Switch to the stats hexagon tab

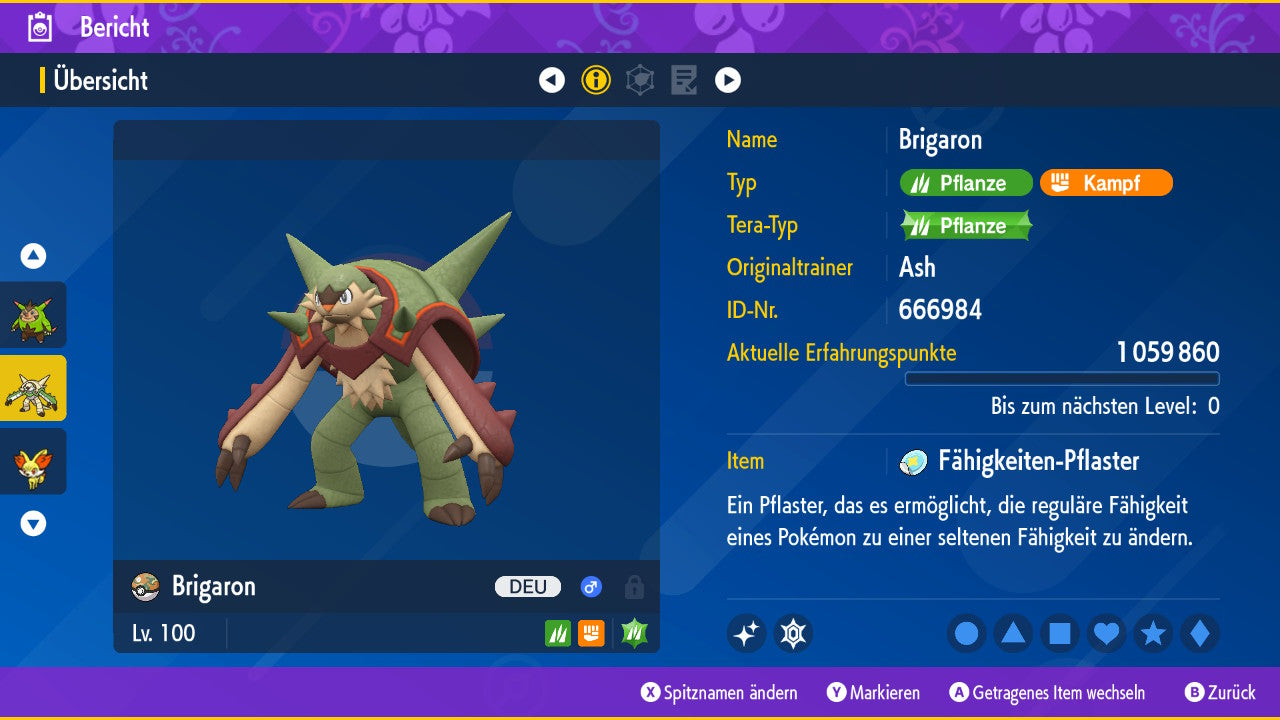tap(640, 80)
